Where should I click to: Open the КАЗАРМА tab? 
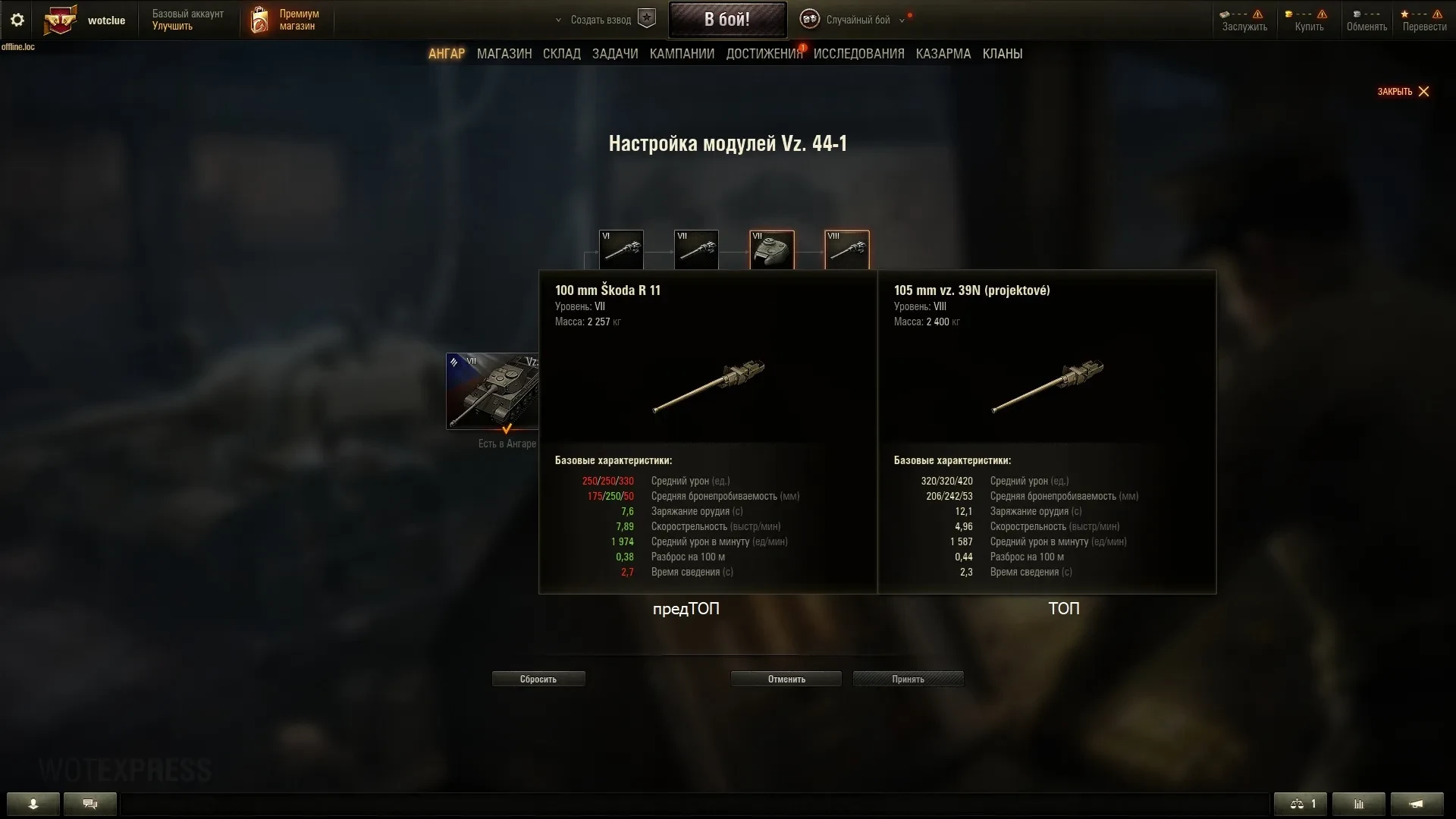pyautogui.click(x=943, y=54)
